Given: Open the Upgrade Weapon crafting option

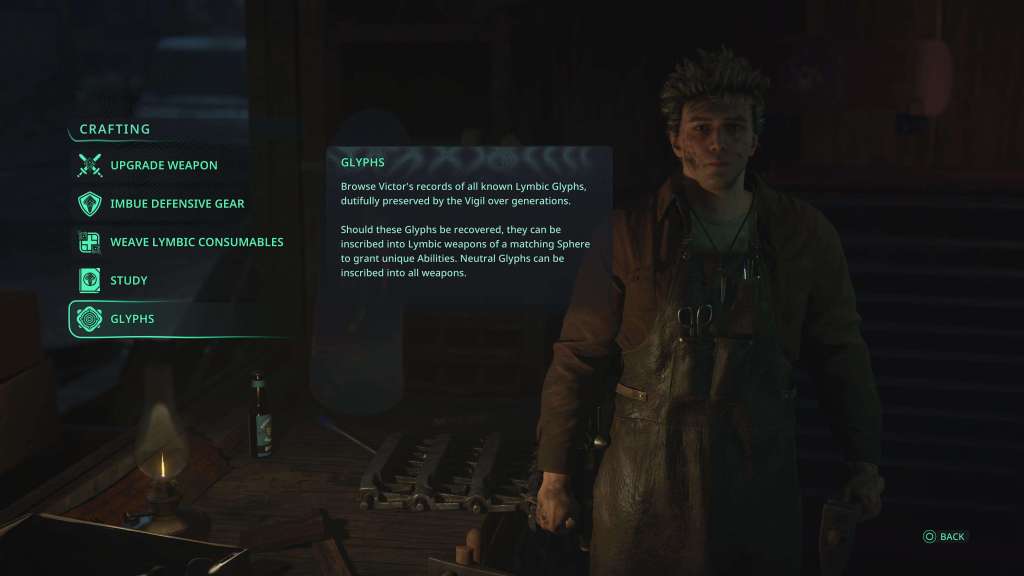Looking at the screenshot, I should pos(163,165).
